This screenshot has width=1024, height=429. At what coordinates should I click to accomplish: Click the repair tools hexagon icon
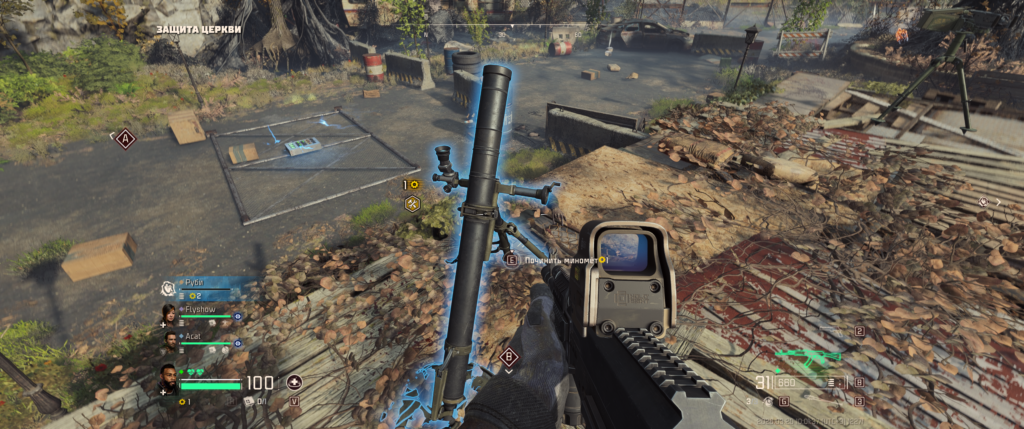[411, 204]
